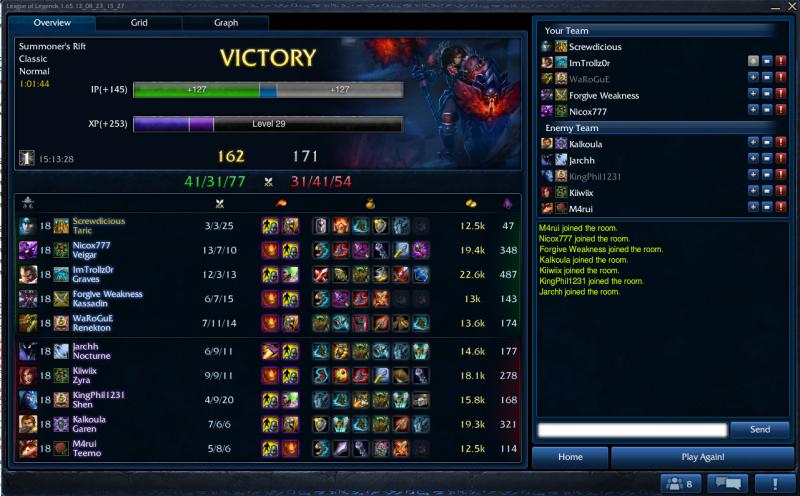Block enemy player Kalkoula with minus button

point(766,144)
